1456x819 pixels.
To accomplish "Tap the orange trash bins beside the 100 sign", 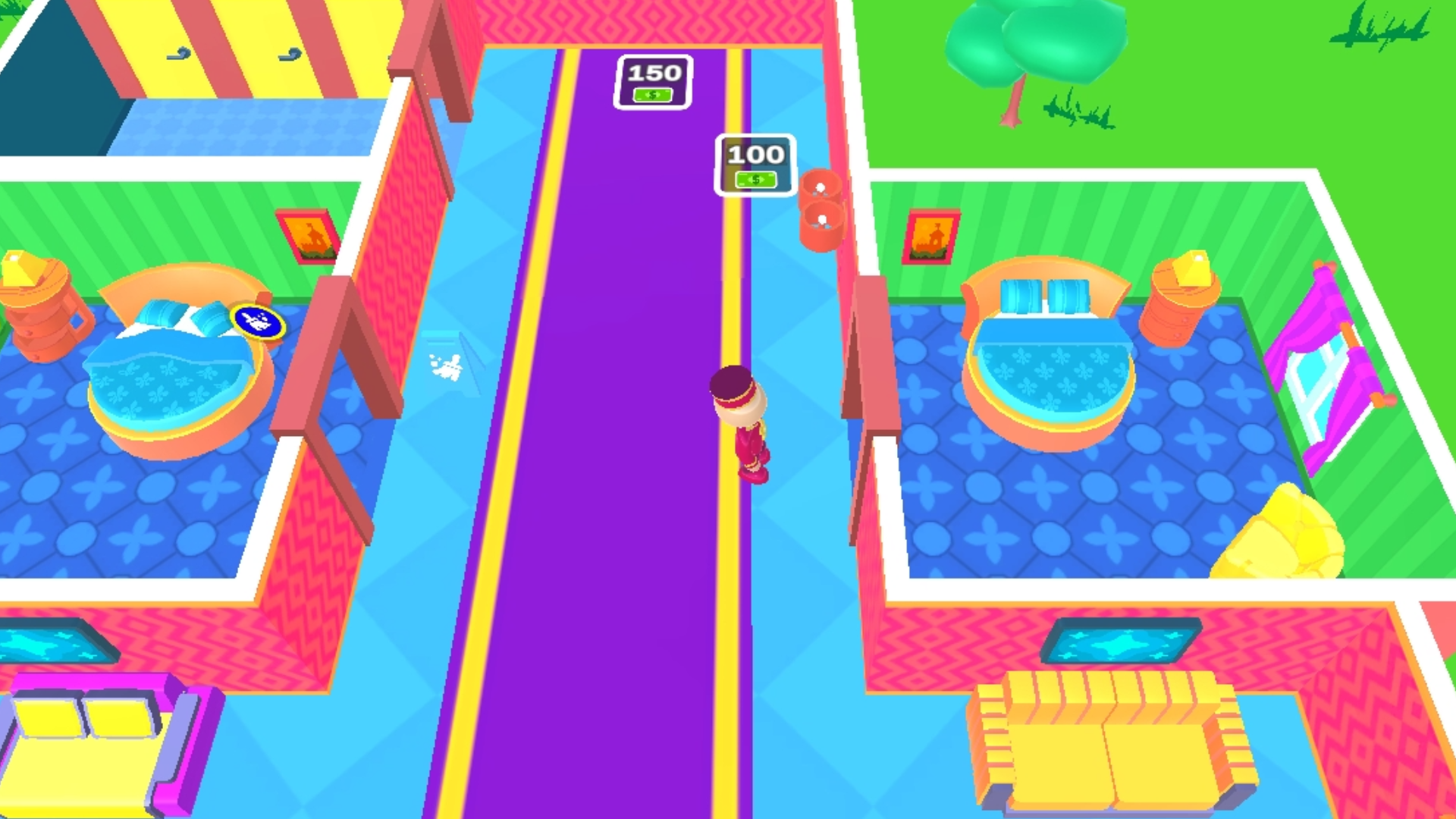I will coord(821,209).
